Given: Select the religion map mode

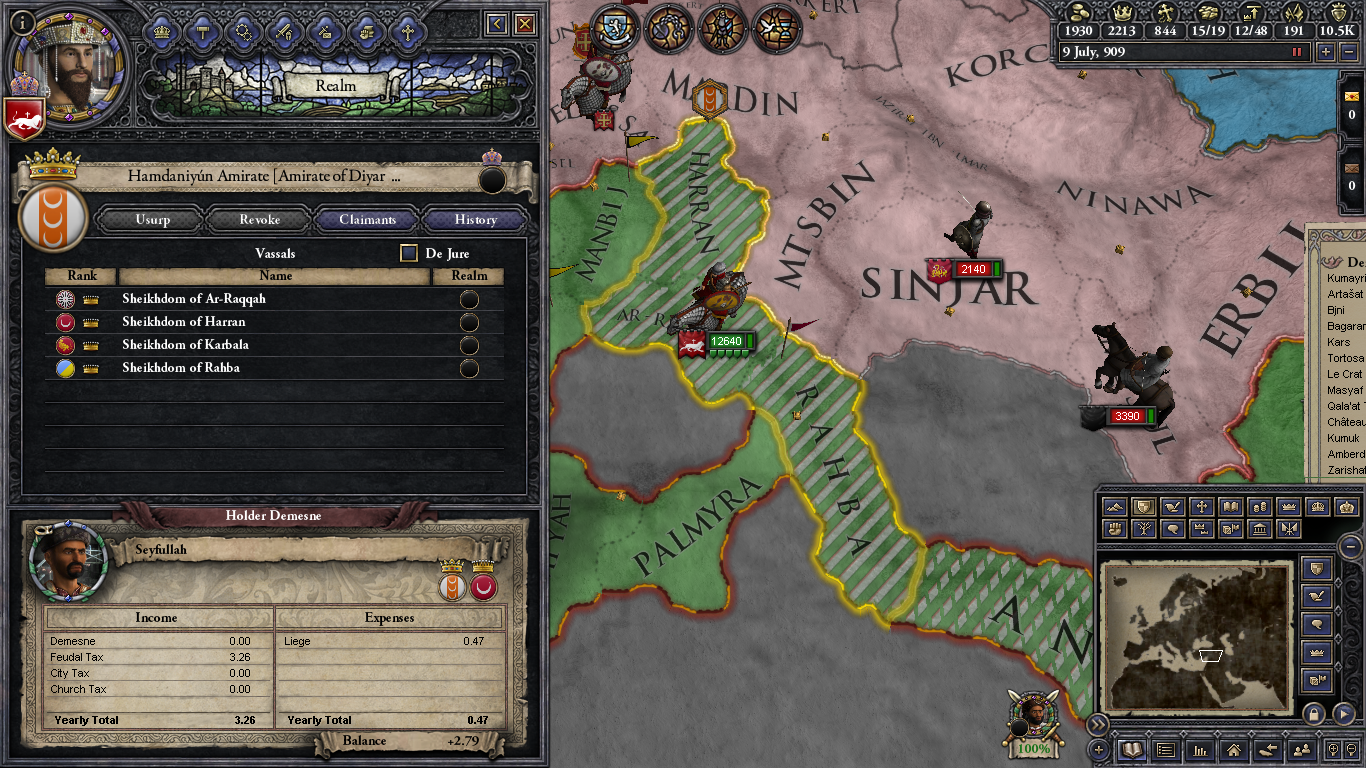Looking at the screenshot, I should [1200, 507].
